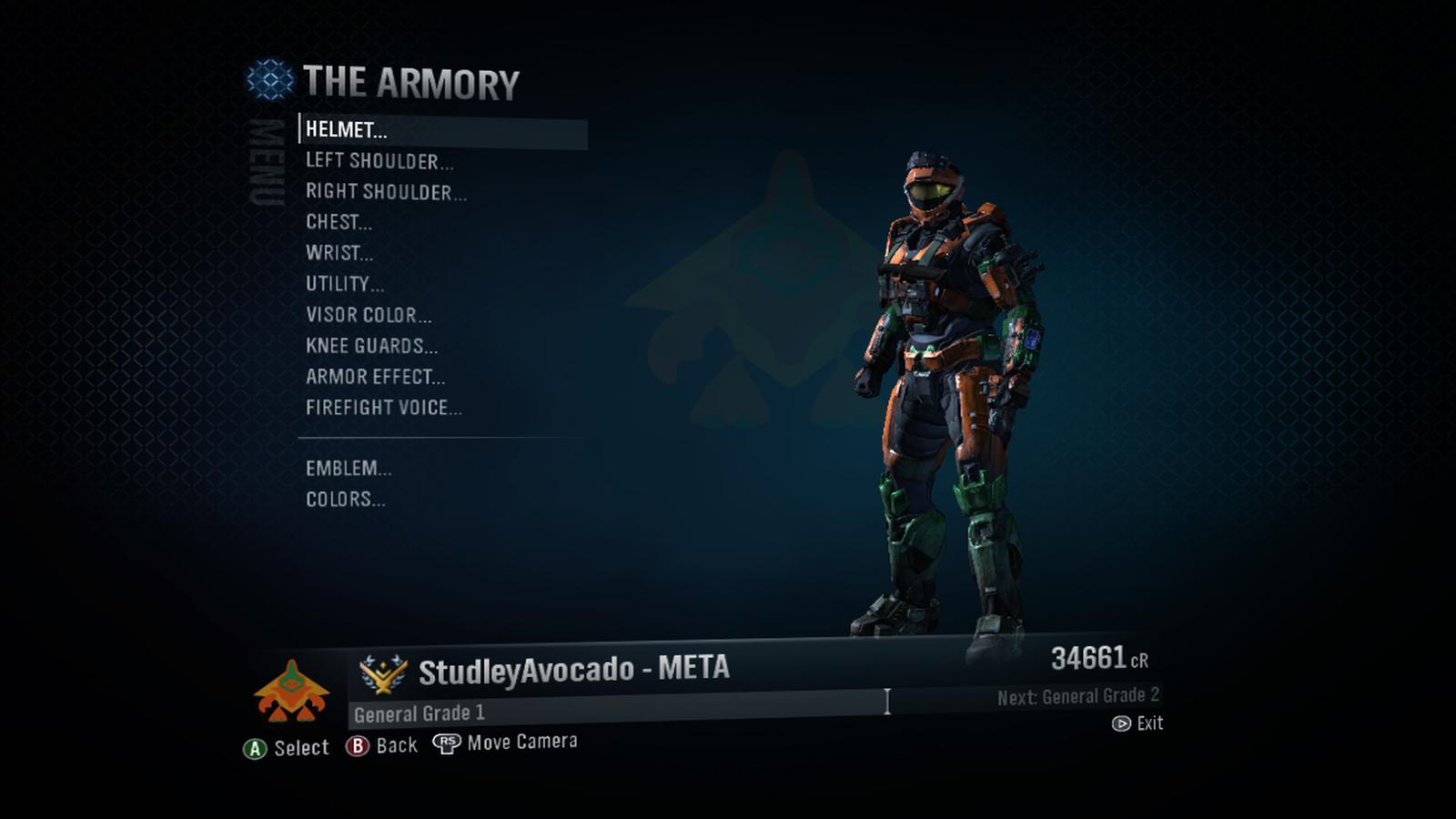
Task: Choose the Visor Color option
Action: click(369, 315)
